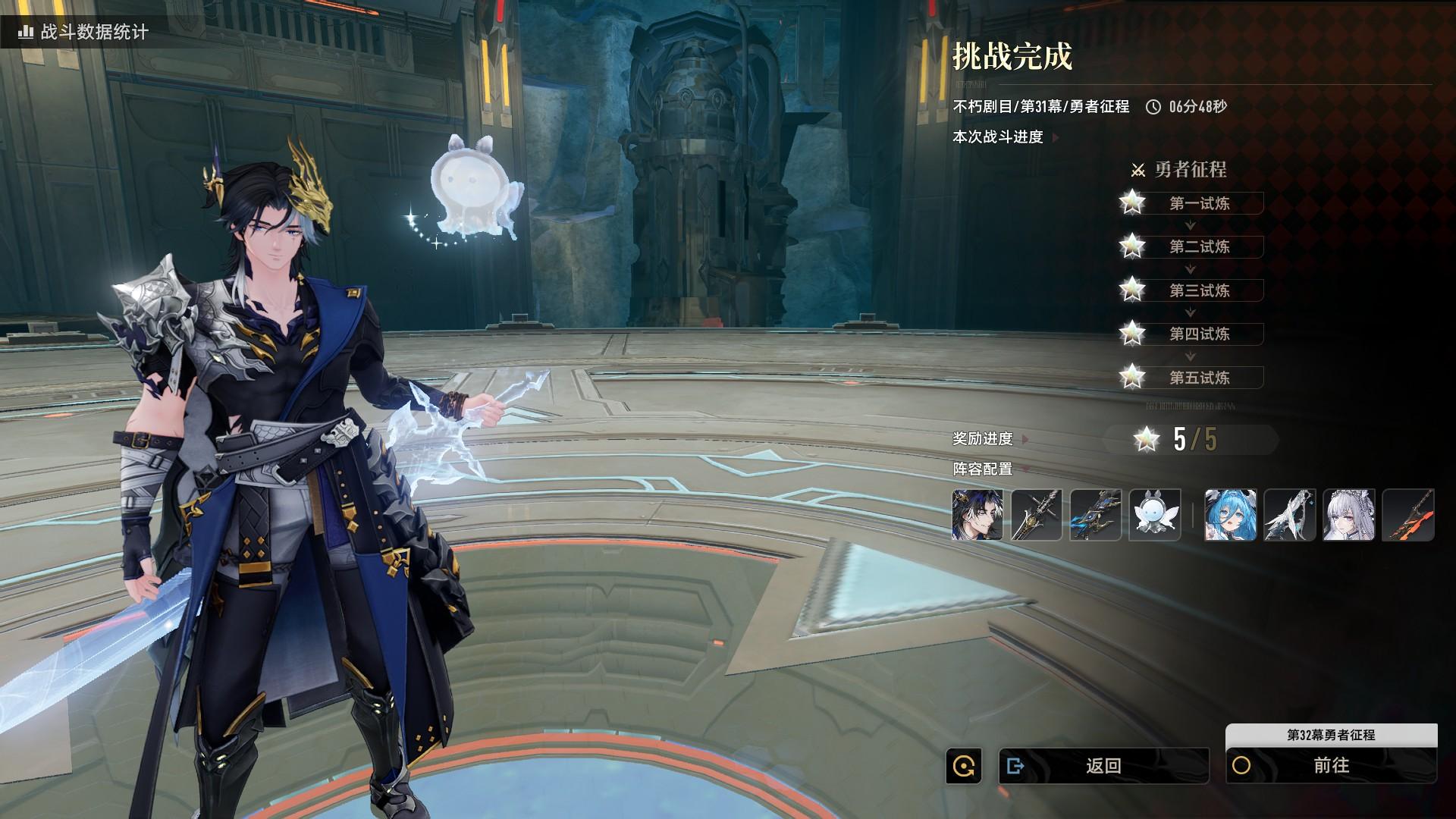Select the 第三试炼 trial row
Viewport: 1456px width, 819px height.
coord(1198,290)
